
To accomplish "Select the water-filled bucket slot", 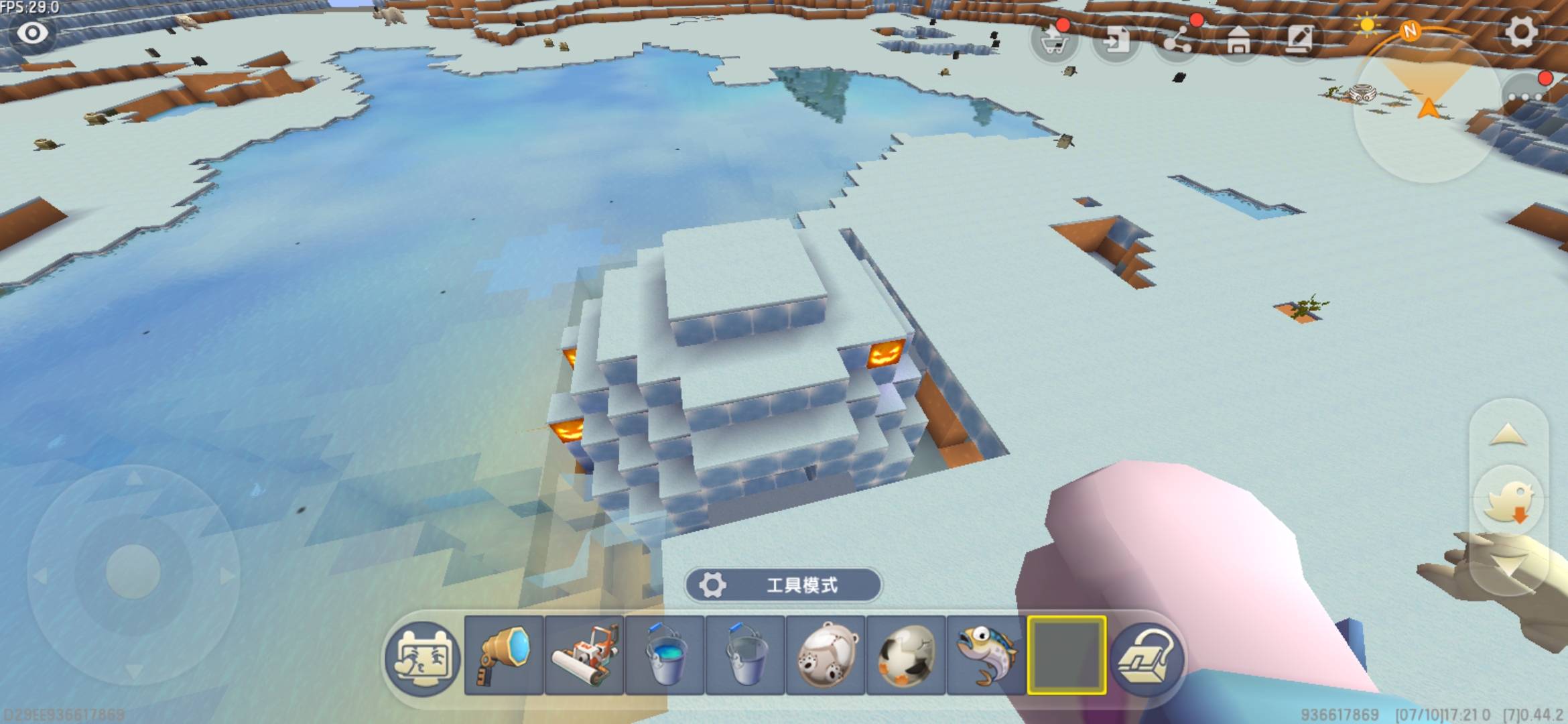I will point(665,655).
